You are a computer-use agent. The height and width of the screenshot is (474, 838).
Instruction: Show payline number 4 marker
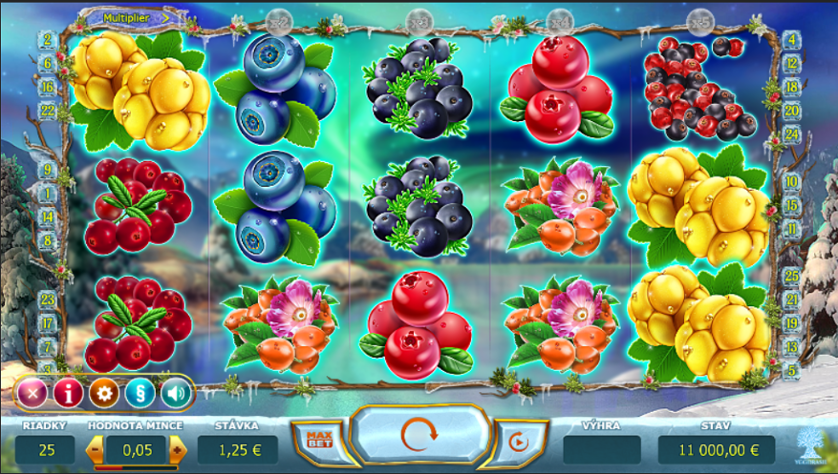[792, 41]
